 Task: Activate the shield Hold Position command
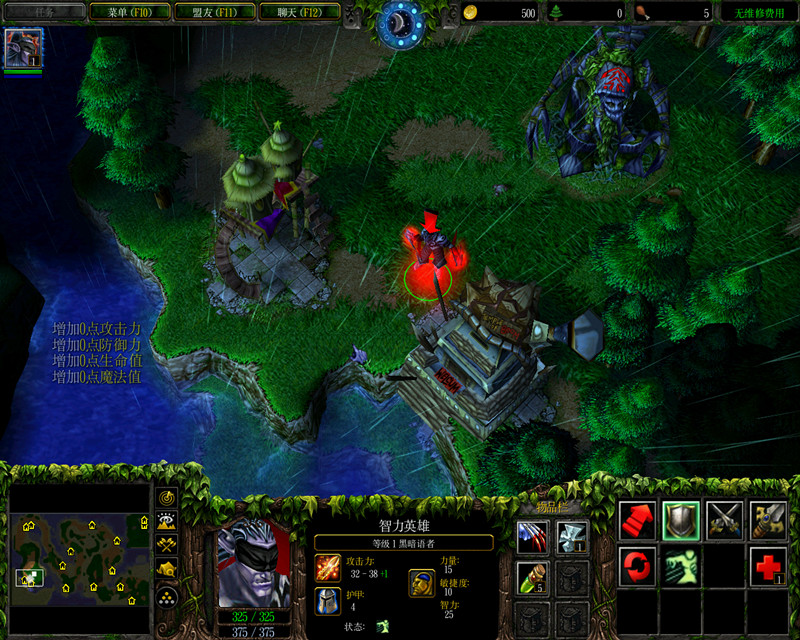tap(681, 520)
